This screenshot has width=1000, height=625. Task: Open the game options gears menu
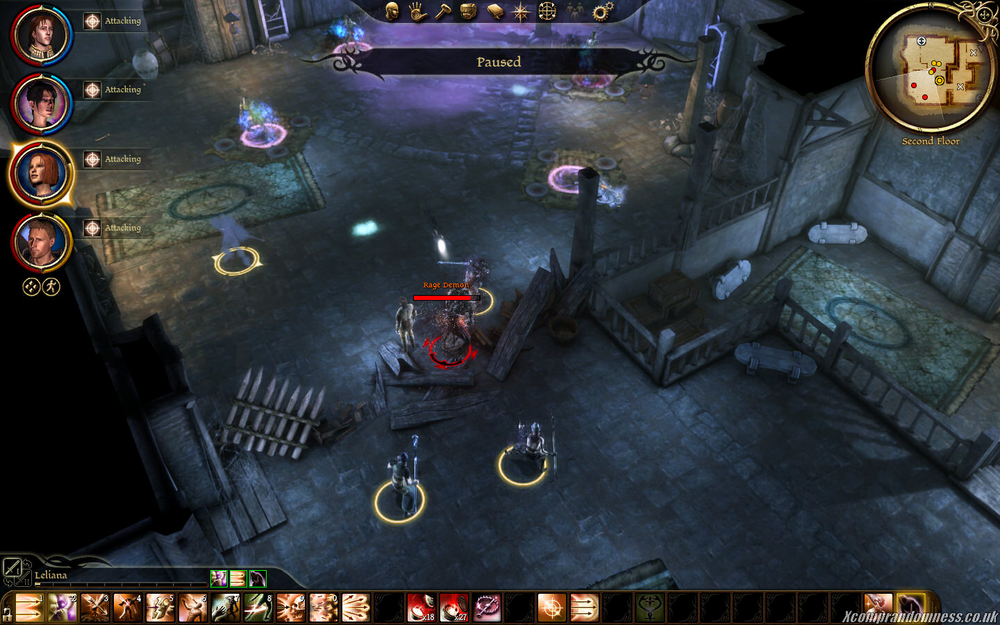pos(601,12)
